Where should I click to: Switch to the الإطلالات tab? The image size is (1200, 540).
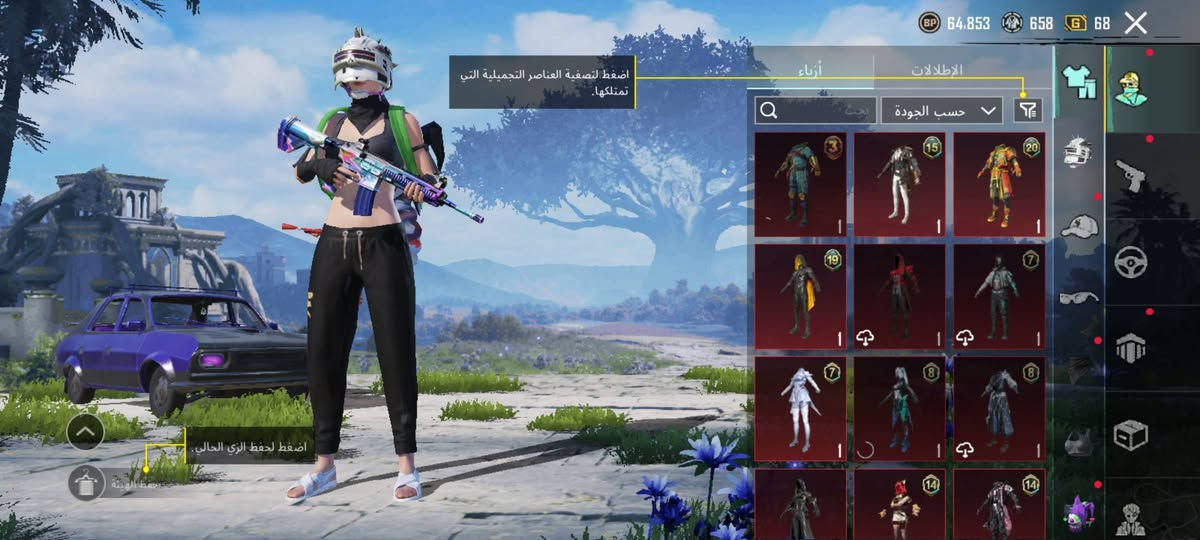(936, 71)
